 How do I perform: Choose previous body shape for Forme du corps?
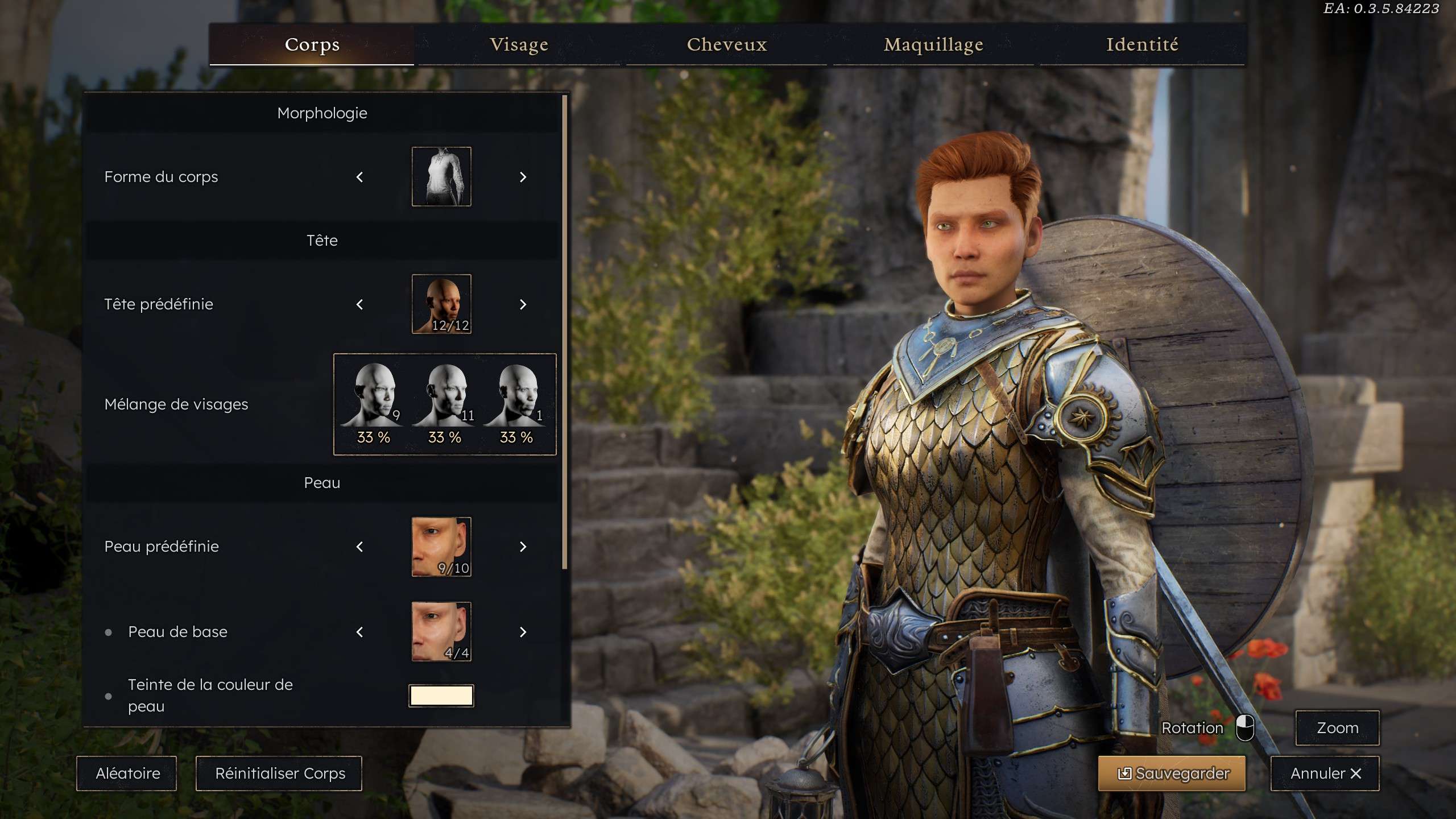[359, 177]
